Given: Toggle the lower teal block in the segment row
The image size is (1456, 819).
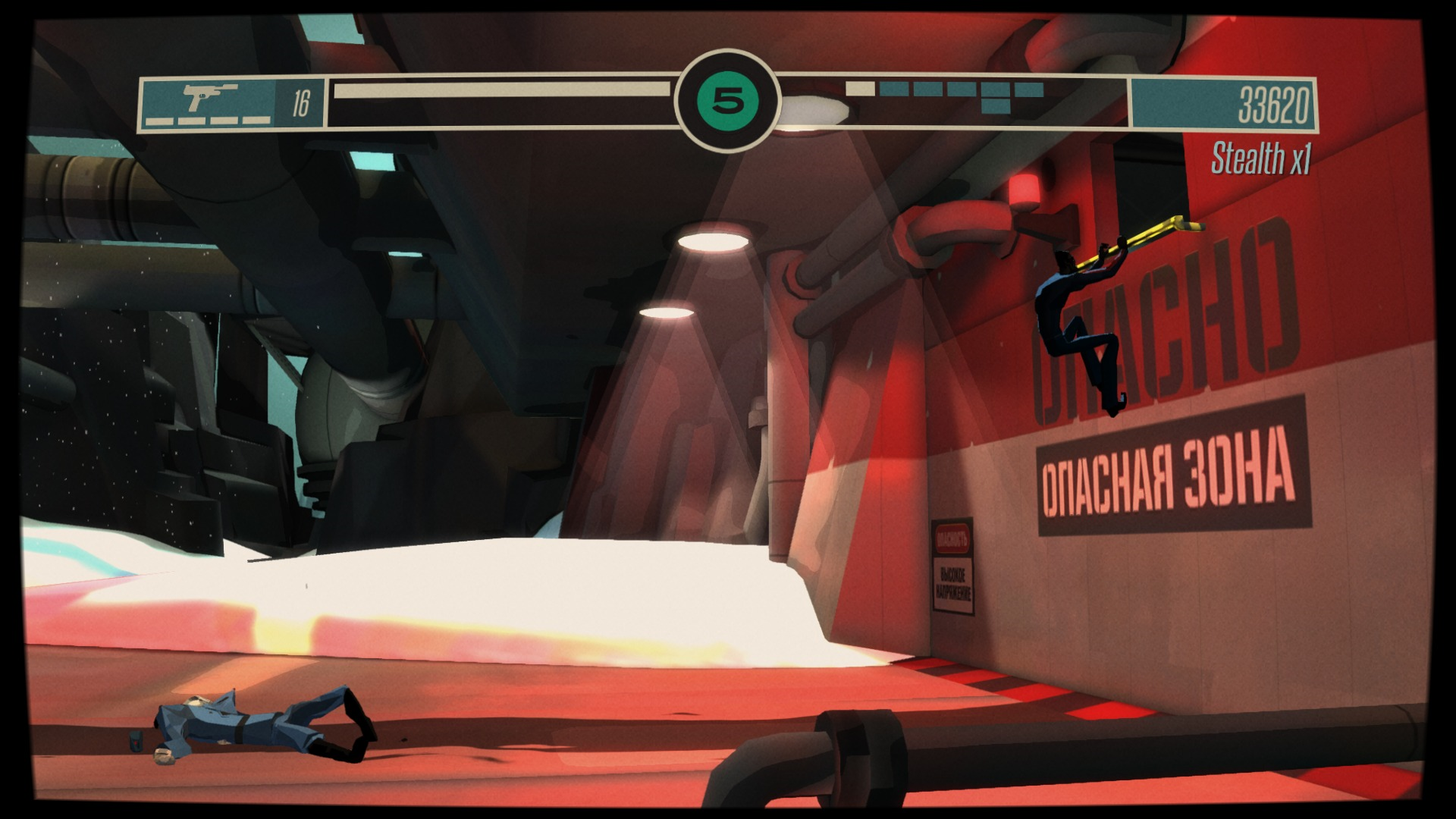Looking at the screenshot, I should [996, 107].
